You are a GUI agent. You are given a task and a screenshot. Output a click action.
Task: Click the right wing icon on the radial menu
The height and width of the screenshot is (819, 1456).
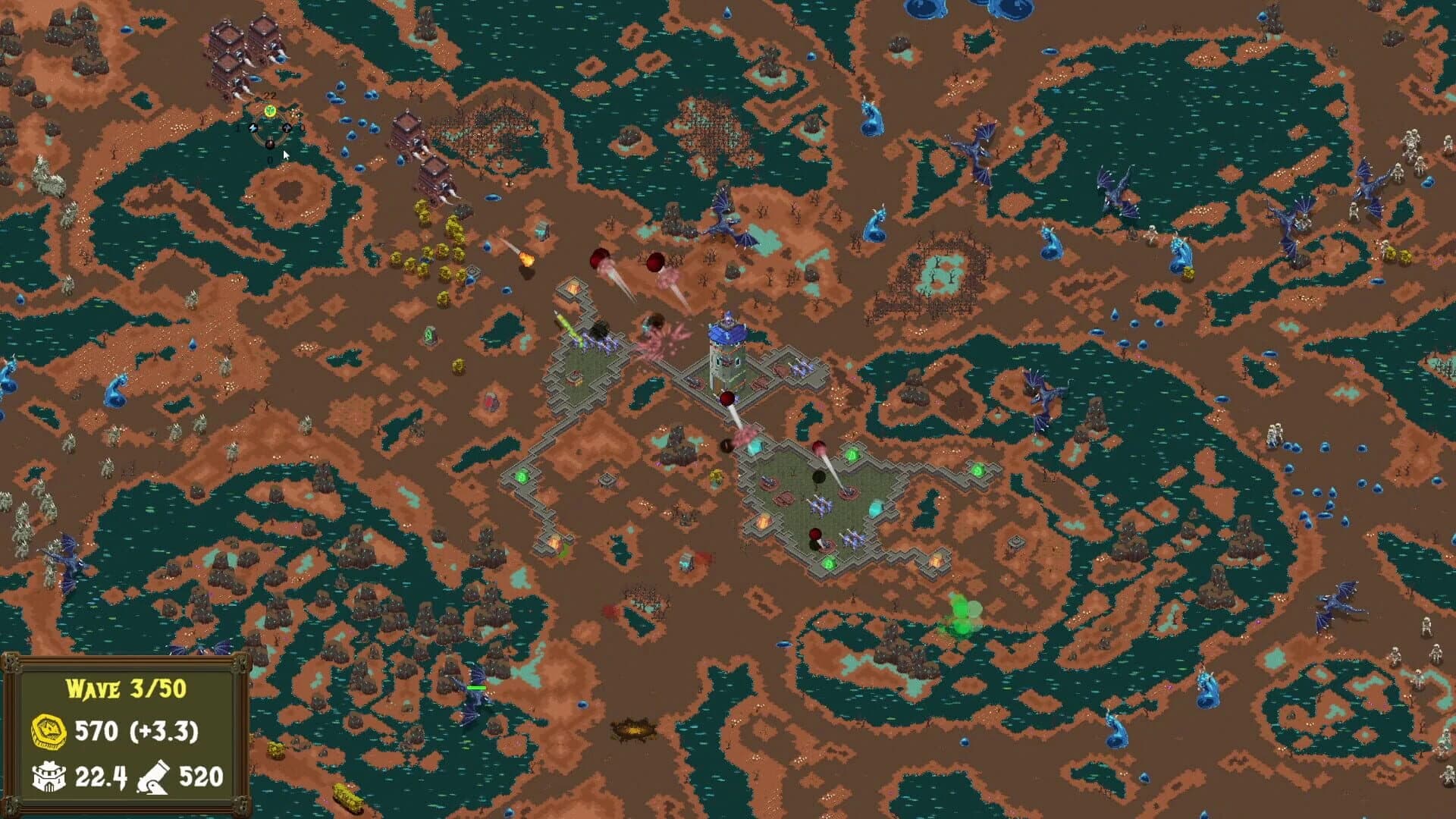[x=286, y=127]
